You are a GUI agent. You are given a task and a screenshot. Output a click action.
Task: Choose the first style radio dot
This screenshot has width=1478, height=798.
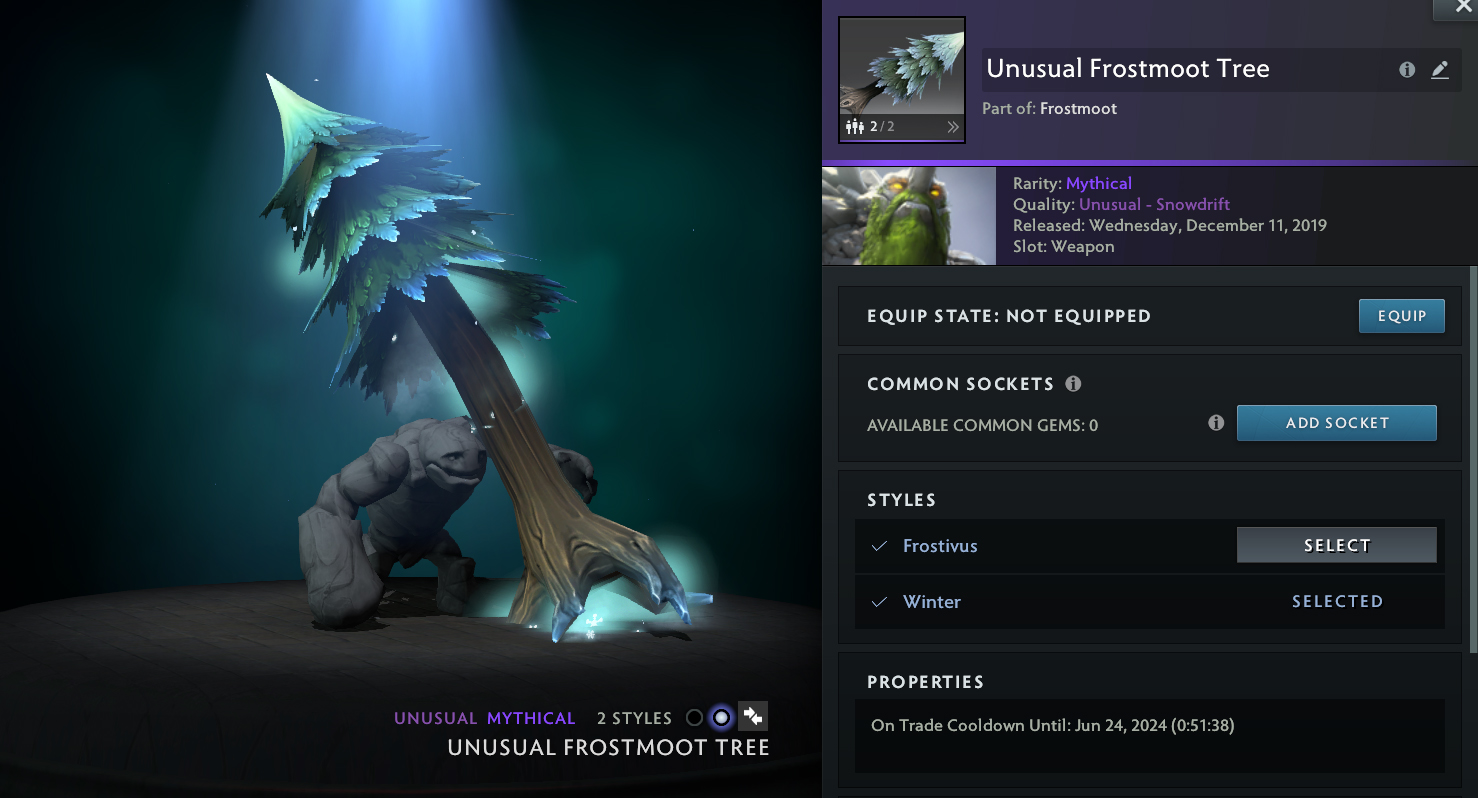[694, 717]
